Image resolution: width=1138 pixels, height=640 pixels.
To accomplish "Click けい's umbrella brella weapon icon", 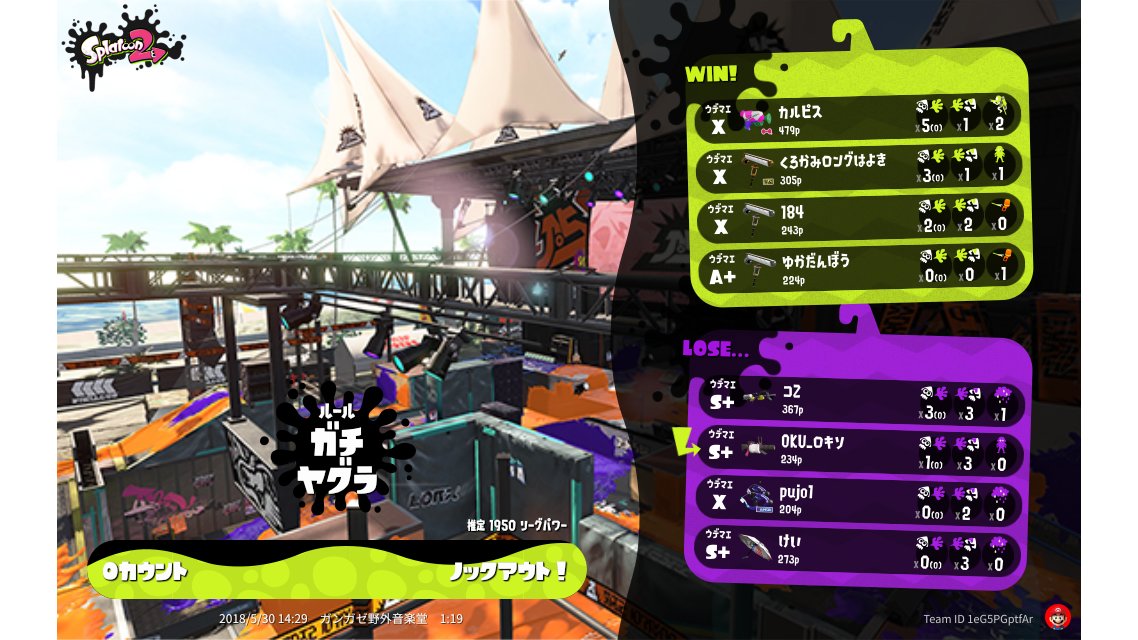I will point(757,548).
